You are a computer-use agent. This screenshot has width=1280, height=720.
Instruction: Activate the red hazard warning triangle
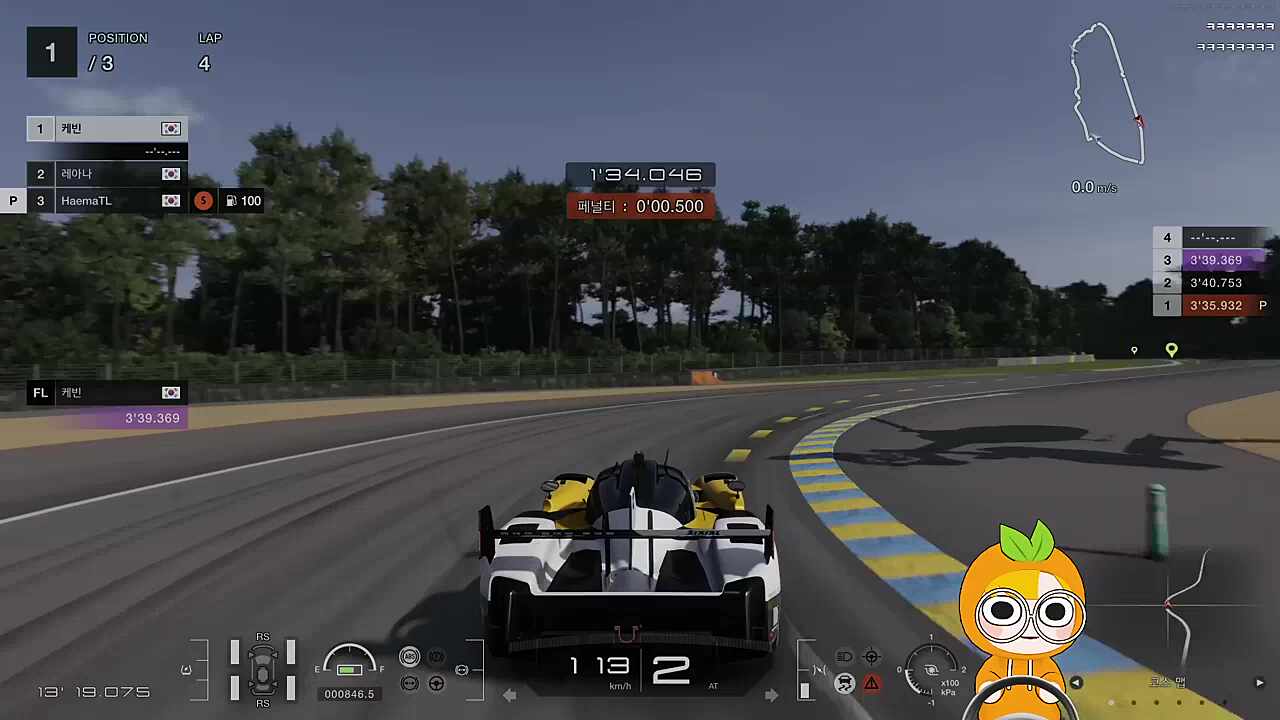point(872,684)
